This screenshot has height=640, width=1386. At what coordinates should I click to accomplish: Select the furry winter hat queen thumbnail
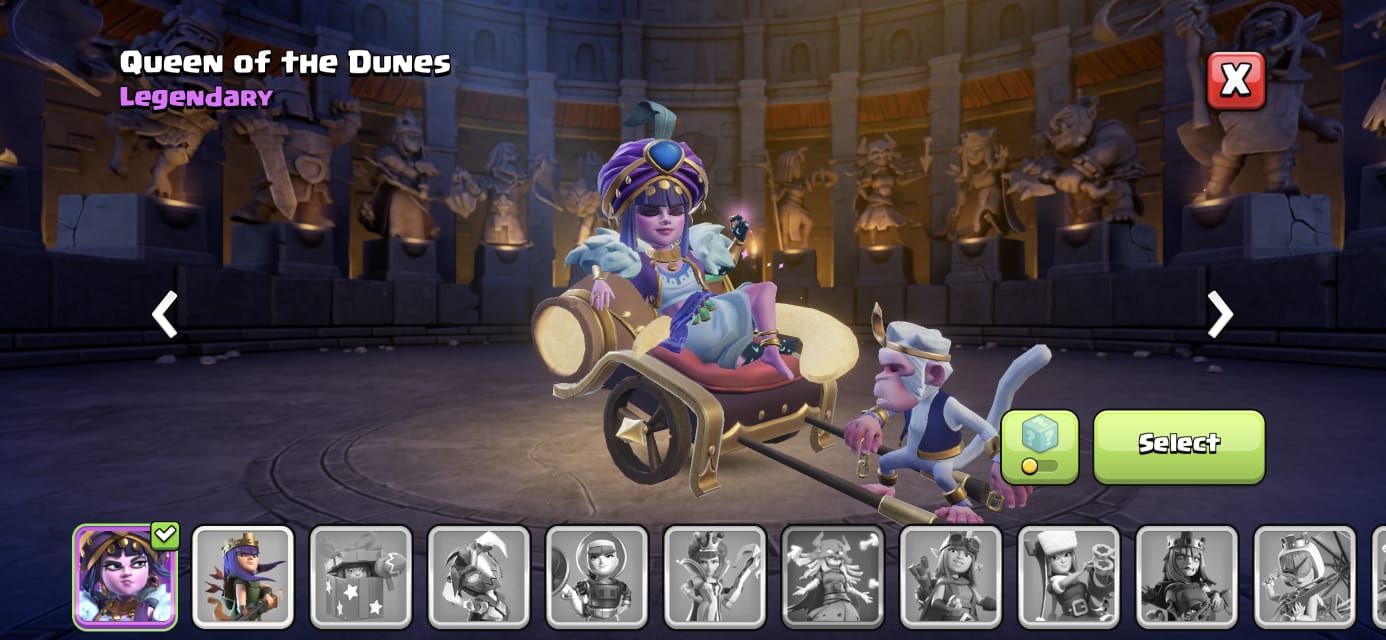(1069, 577)
